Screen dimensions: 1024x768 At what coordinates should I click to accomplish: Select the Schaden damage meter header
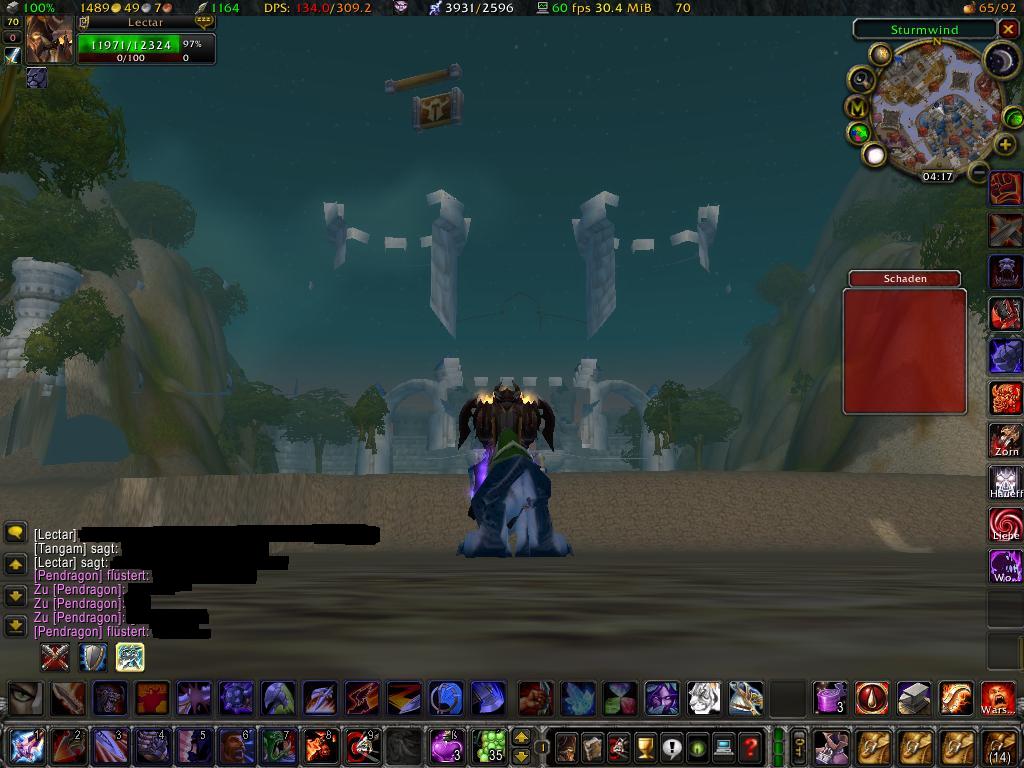(x=904, y=279)
